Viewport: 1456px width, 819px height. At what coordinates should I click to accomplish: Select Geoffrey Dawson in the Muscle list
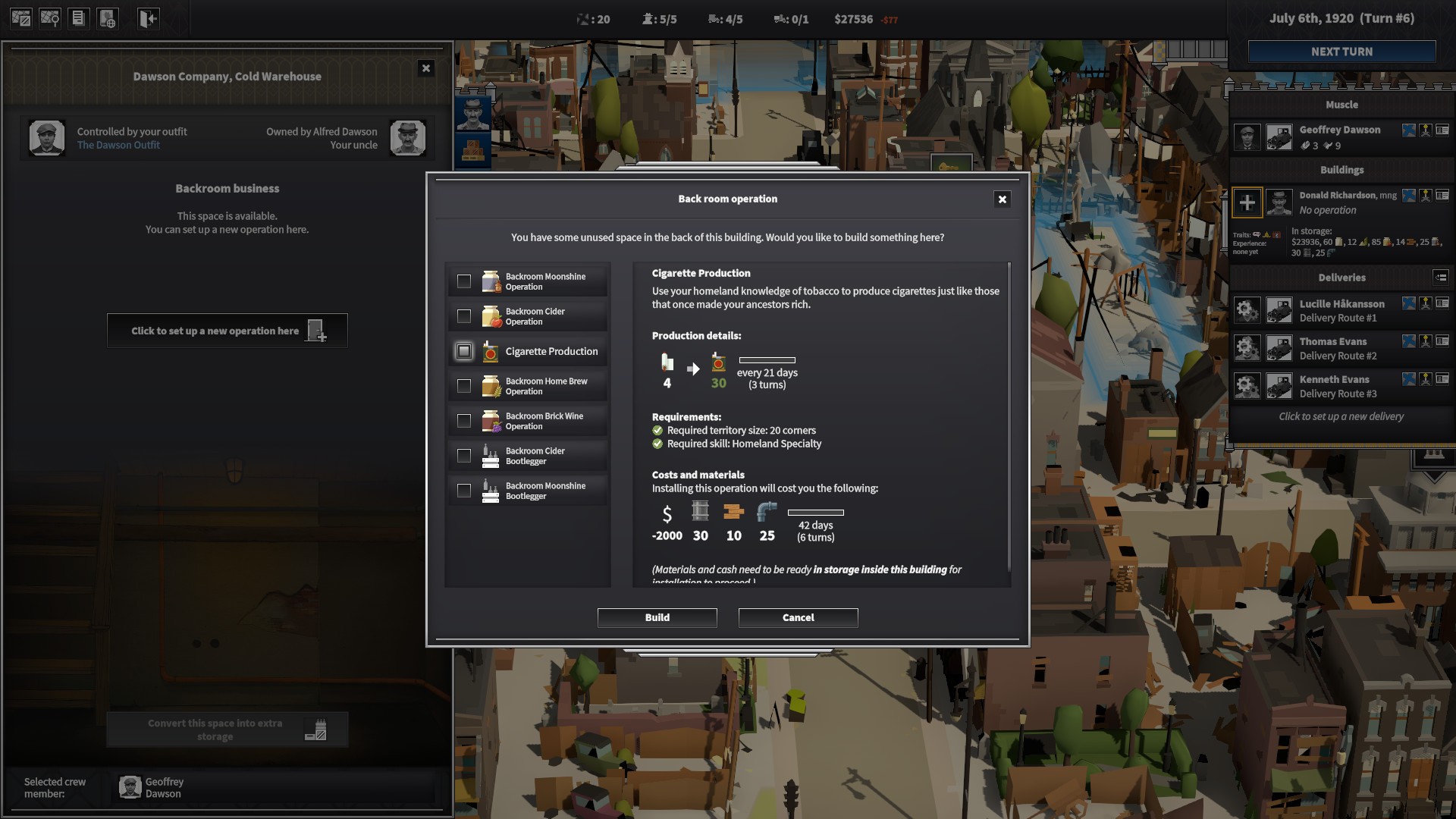1339,136
